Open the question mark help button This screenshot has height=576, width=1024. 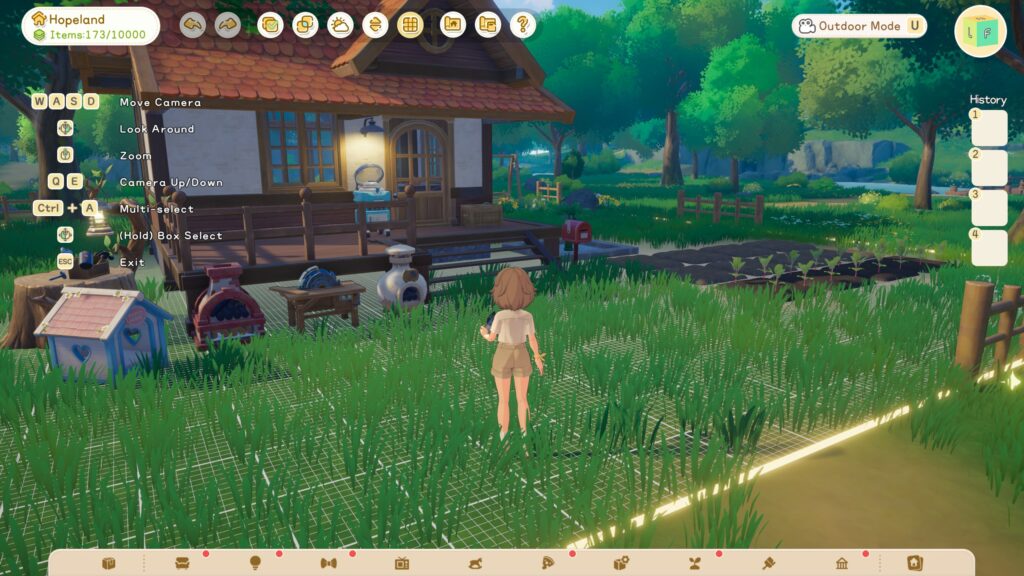[x=523, y=25]
